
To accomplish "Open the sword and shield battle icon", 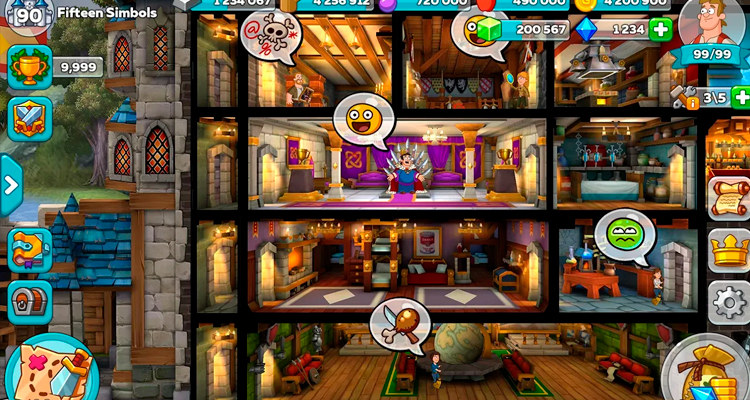I will click(x=29, y=118).
